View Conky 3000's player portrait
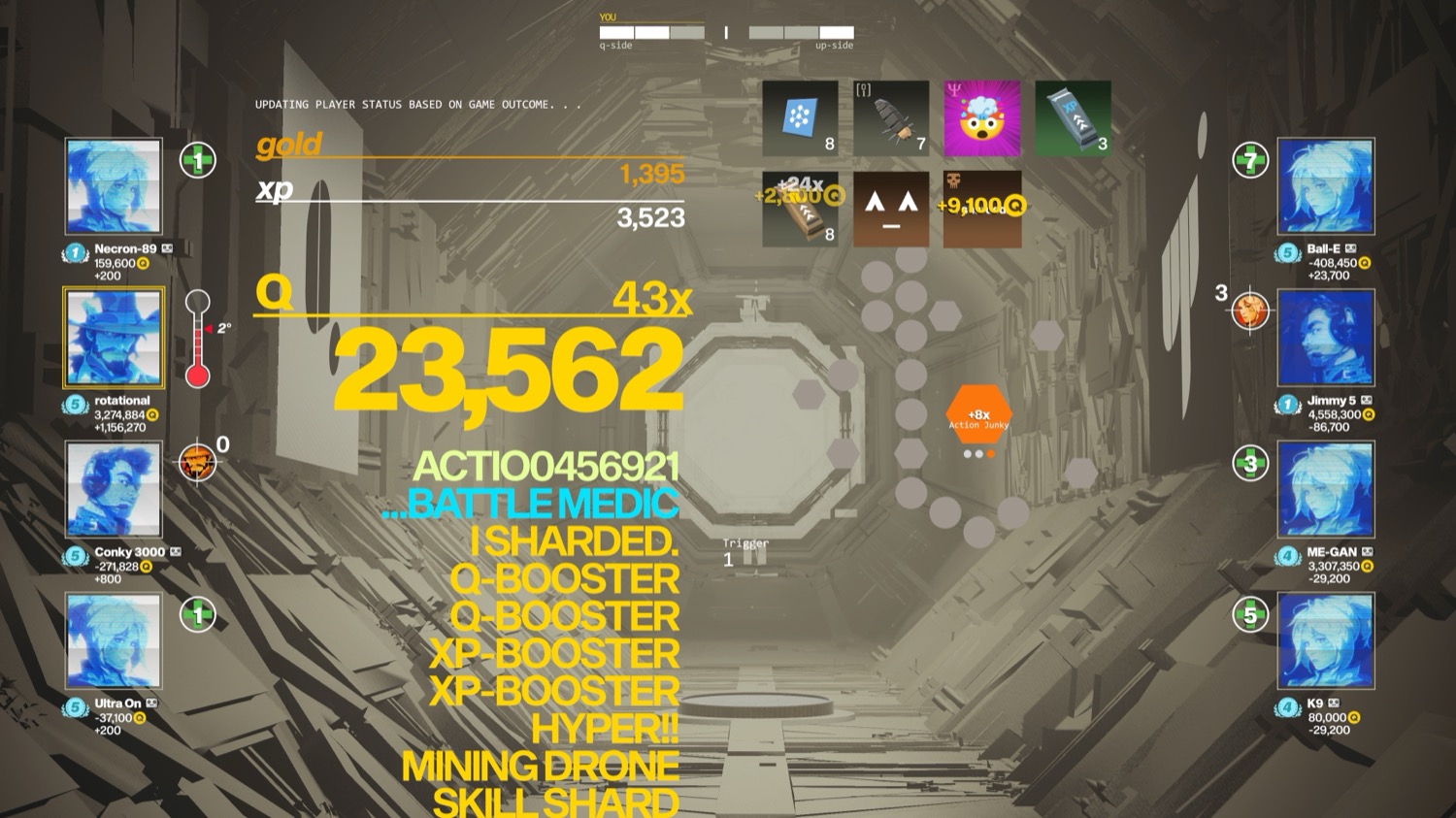 114,489
